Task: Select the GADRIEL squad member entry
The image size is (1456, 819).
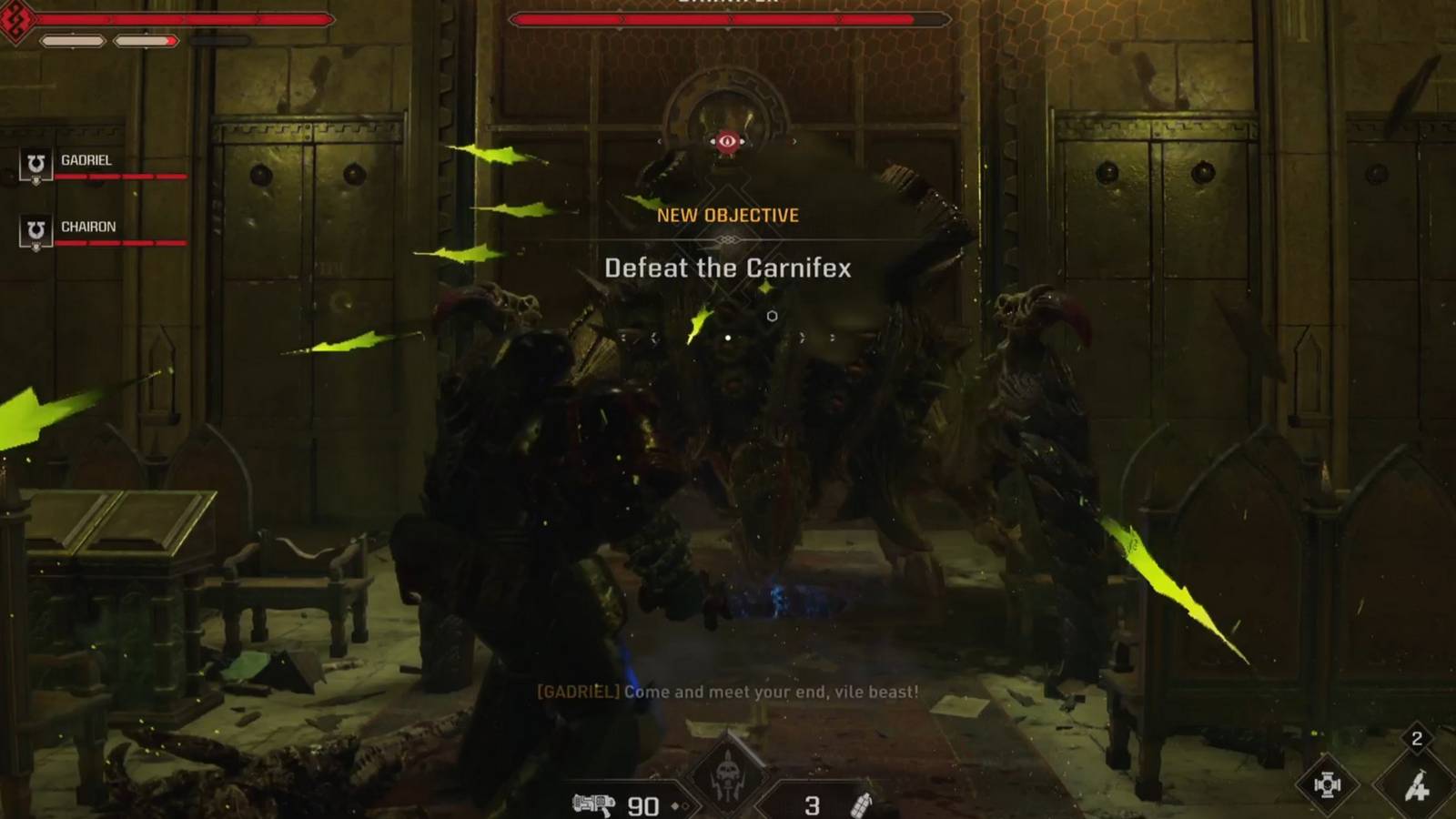Action: coord(88,161)
